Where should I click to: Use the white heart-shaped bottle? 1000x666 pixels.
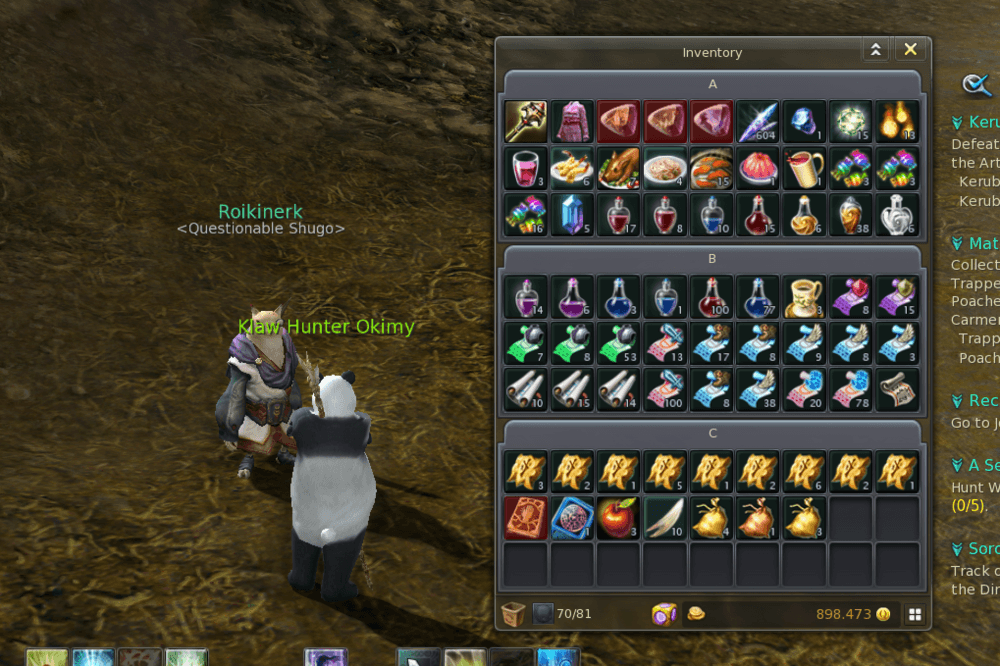click(897, 213)
